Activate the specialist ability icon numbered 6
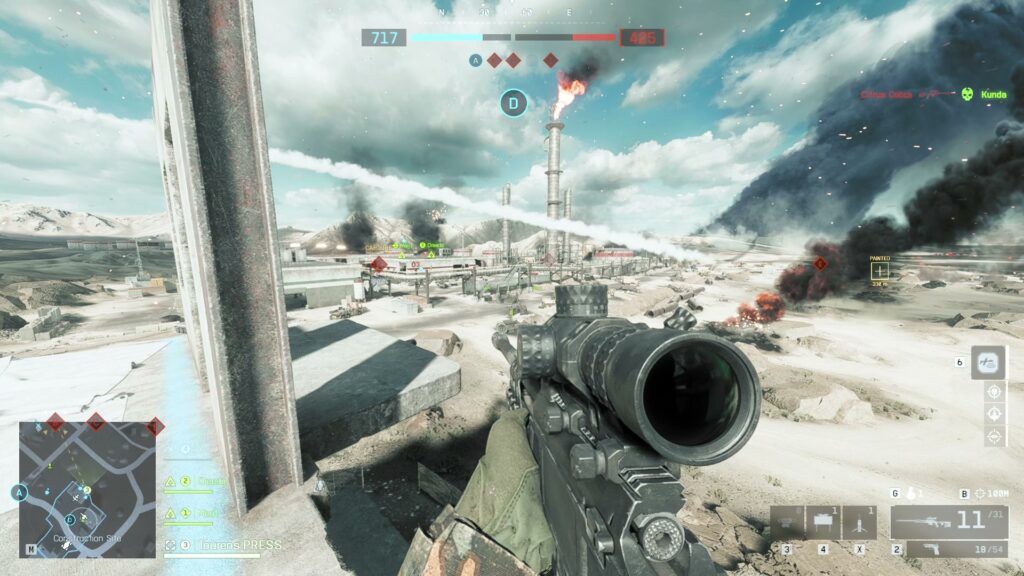This screenshot has height=576, width=1024. coord(988,362)
